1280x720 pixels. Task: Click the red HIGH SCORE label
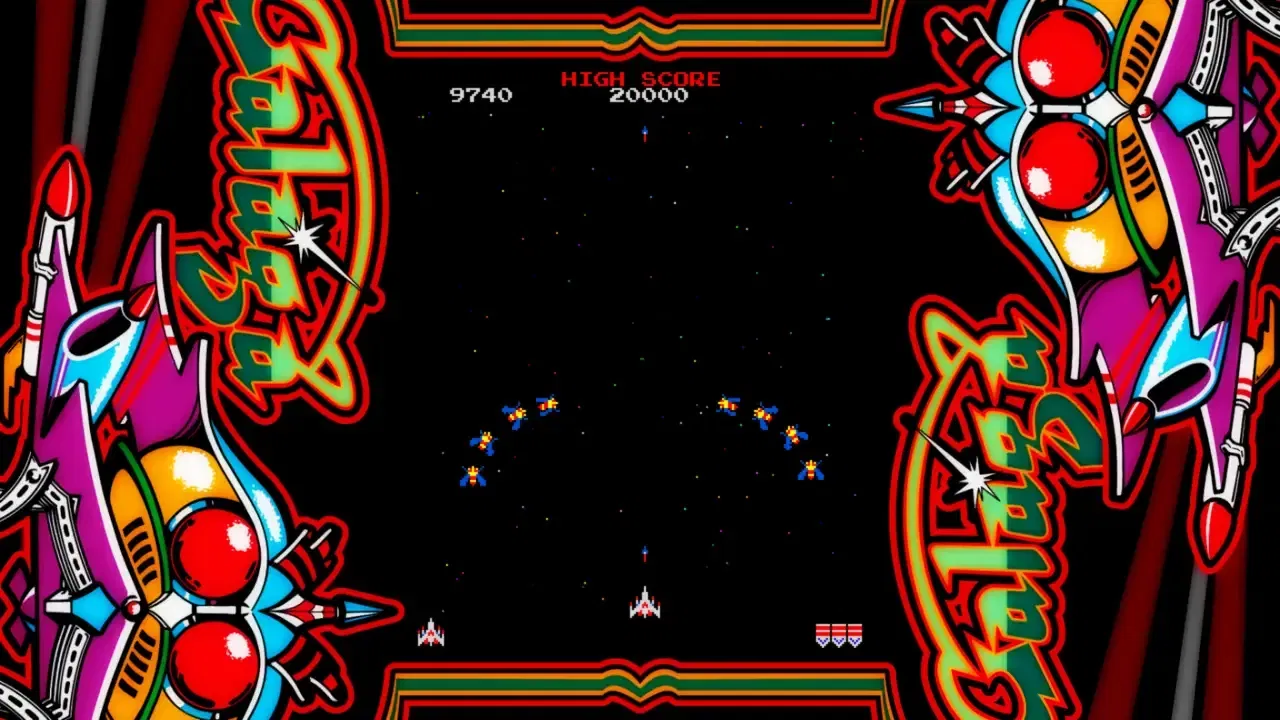click(x=641, y=77)
